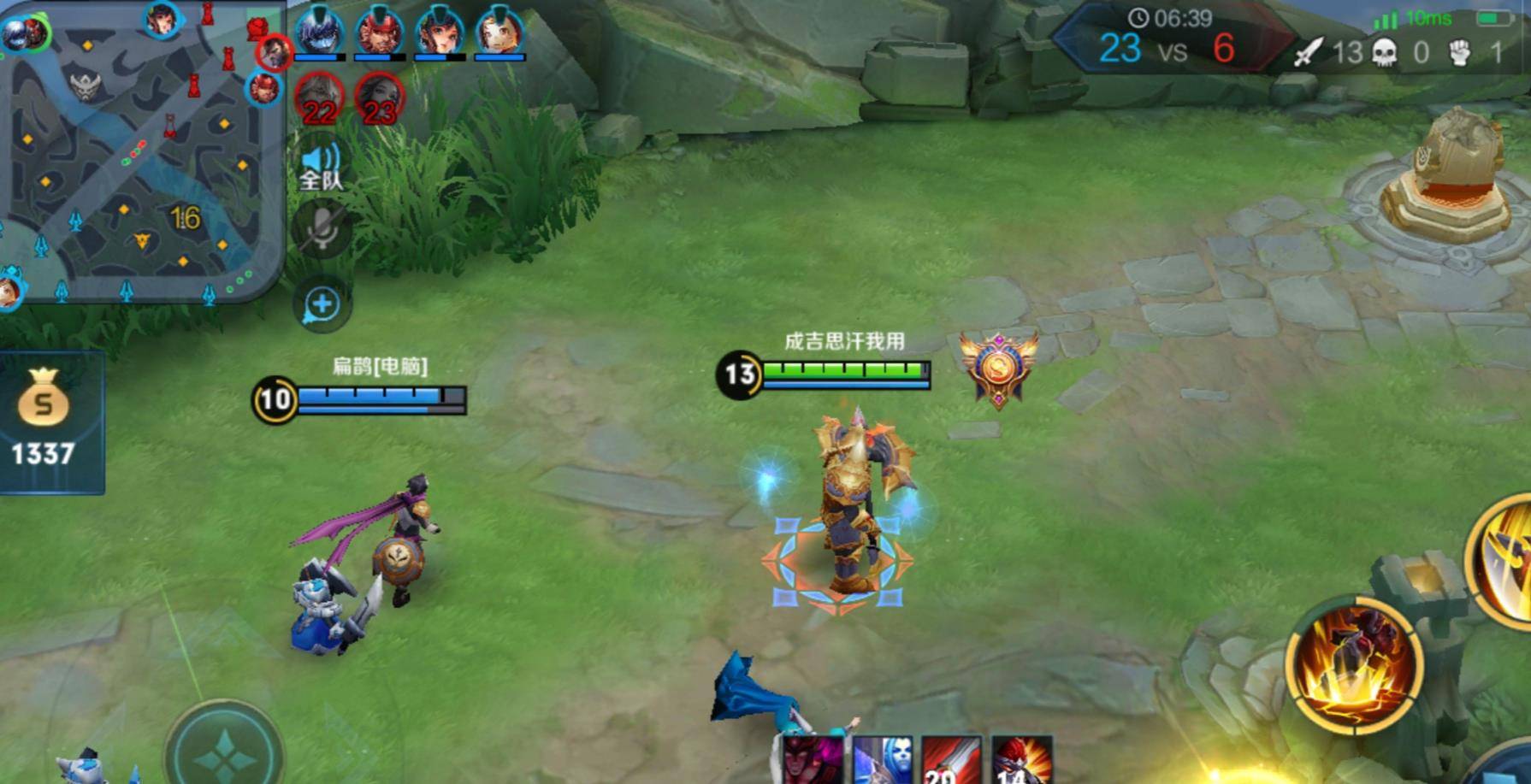The height and width of the screenshot is (784, 1531).
Task: Click the enemy portrait with respawn timer 22
Action: (319, 100)
